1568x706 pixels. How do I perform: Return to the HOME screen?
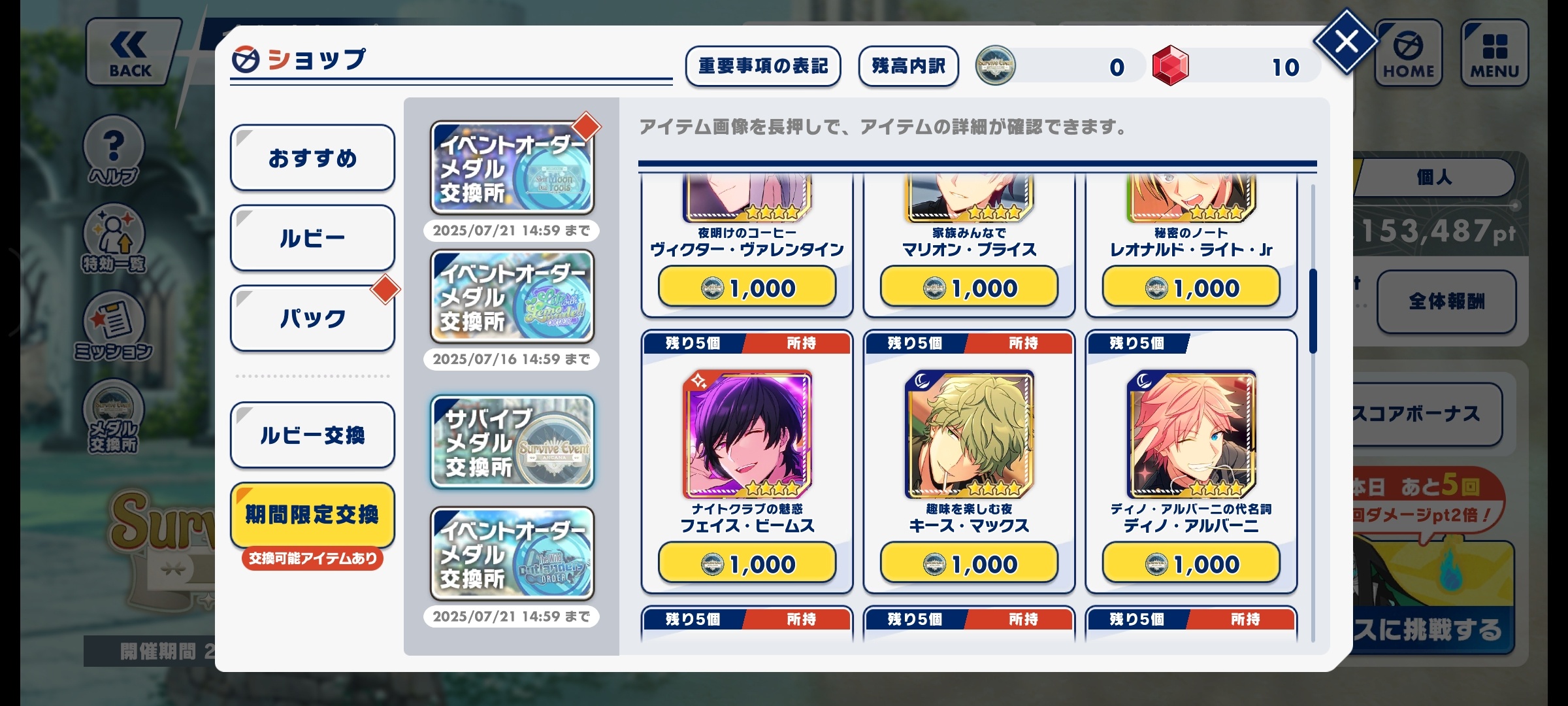(x=1409, y=54)
